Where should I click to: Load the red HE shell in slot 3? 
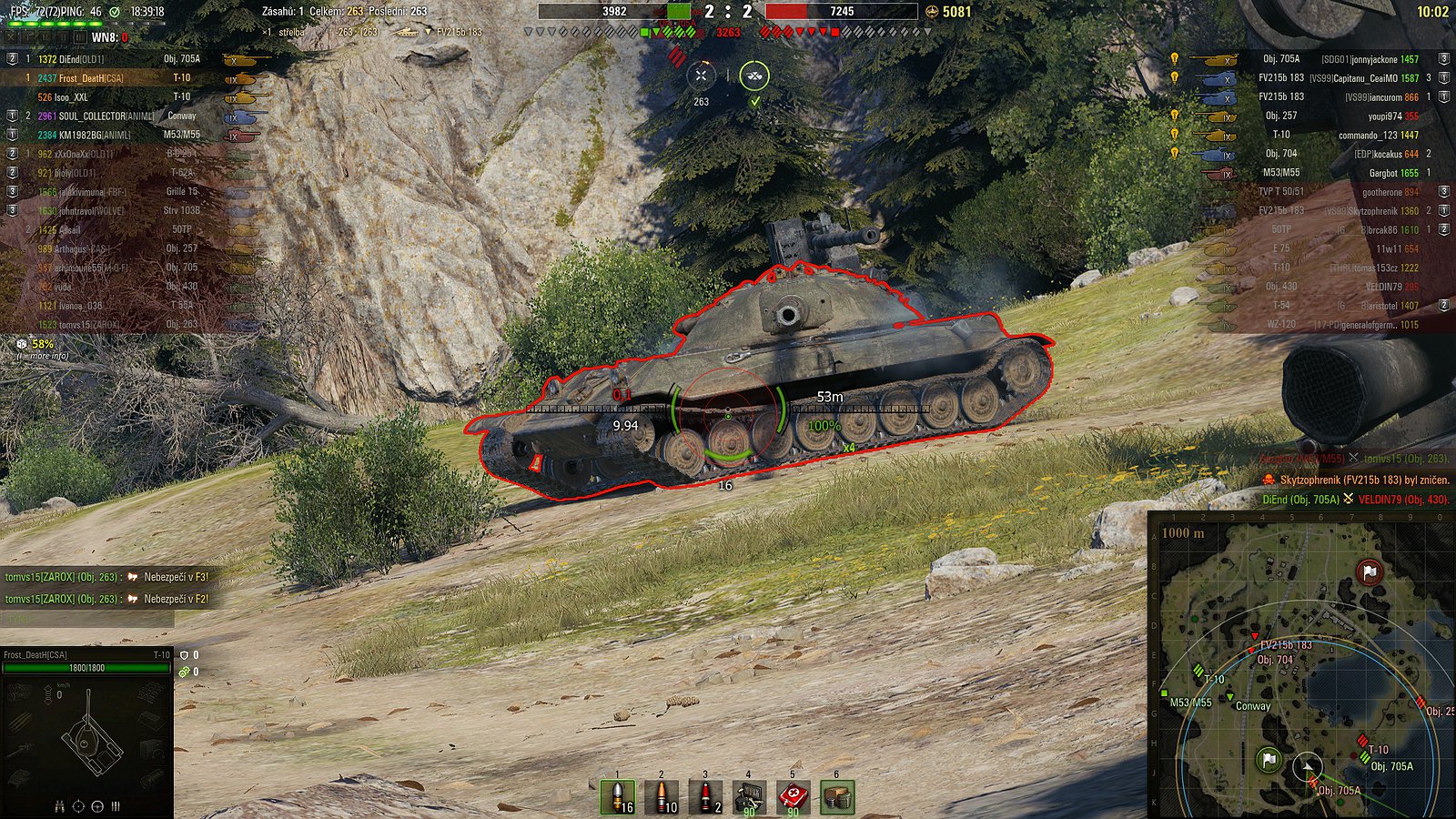click(705, 798)
